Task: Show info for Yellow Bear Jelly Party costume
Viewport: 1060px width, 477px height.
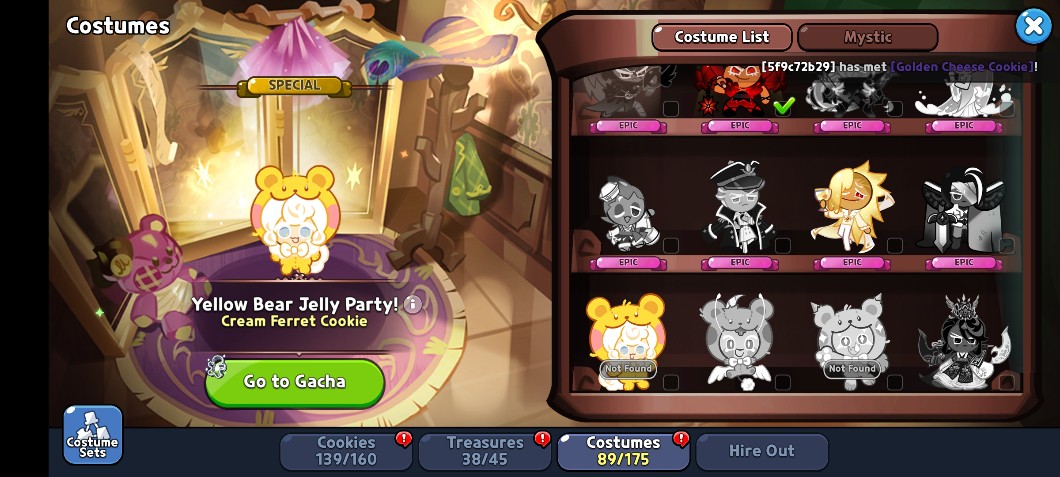Action: pyautogui.click(x=412, y=304)
